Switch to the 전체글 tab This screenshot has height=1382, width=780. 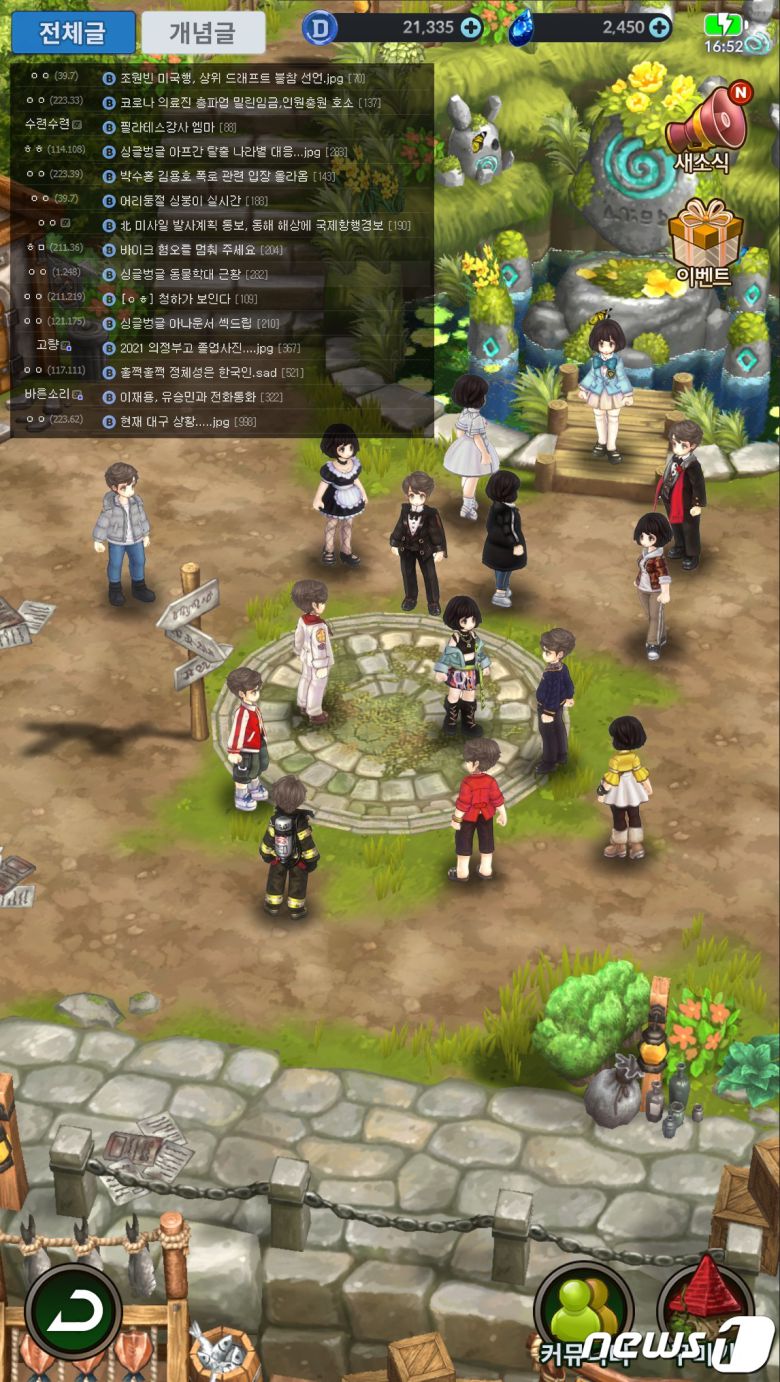73,33
